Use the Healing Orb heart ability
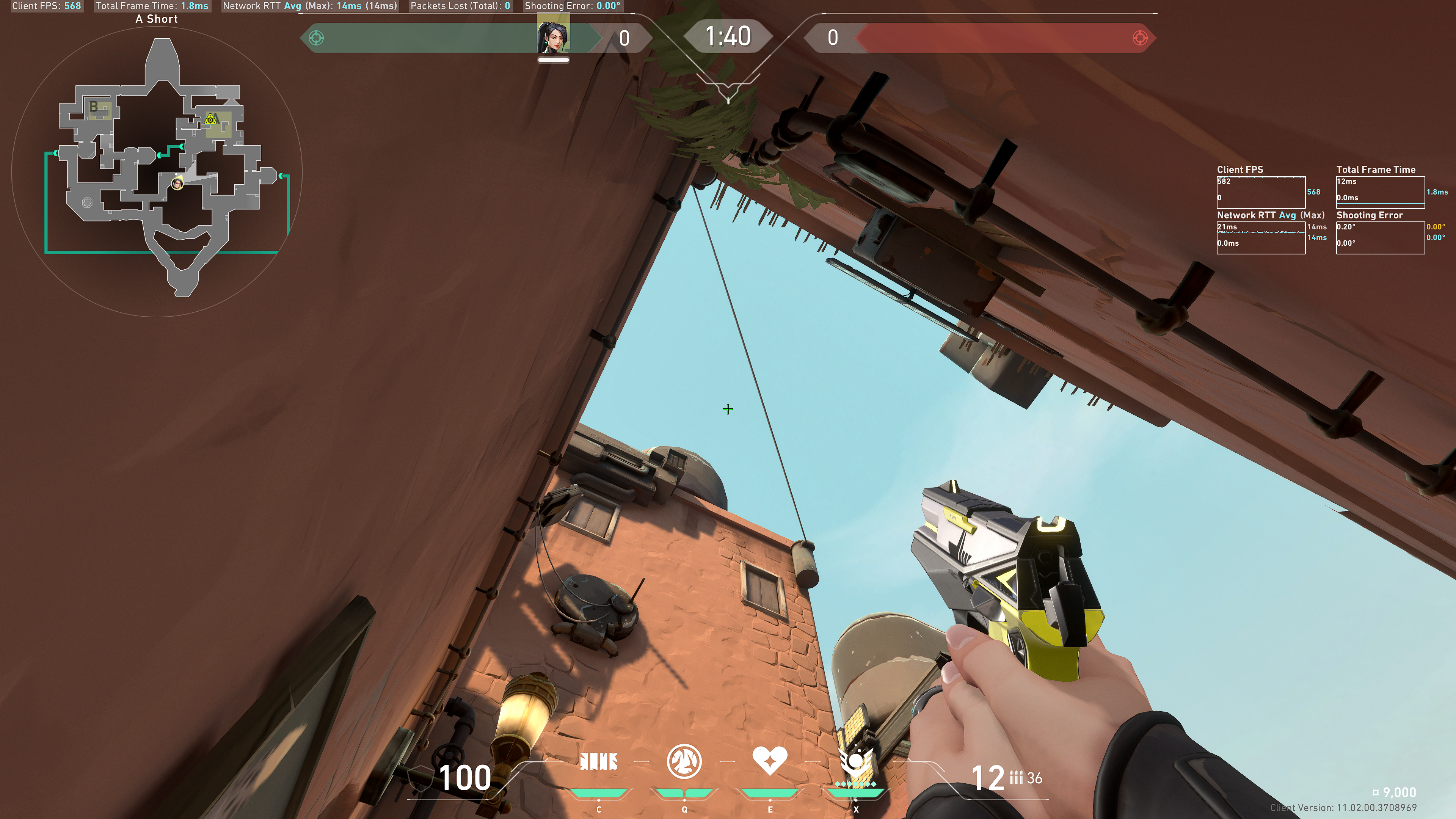The image size is (1456, 819). point(769,760)
